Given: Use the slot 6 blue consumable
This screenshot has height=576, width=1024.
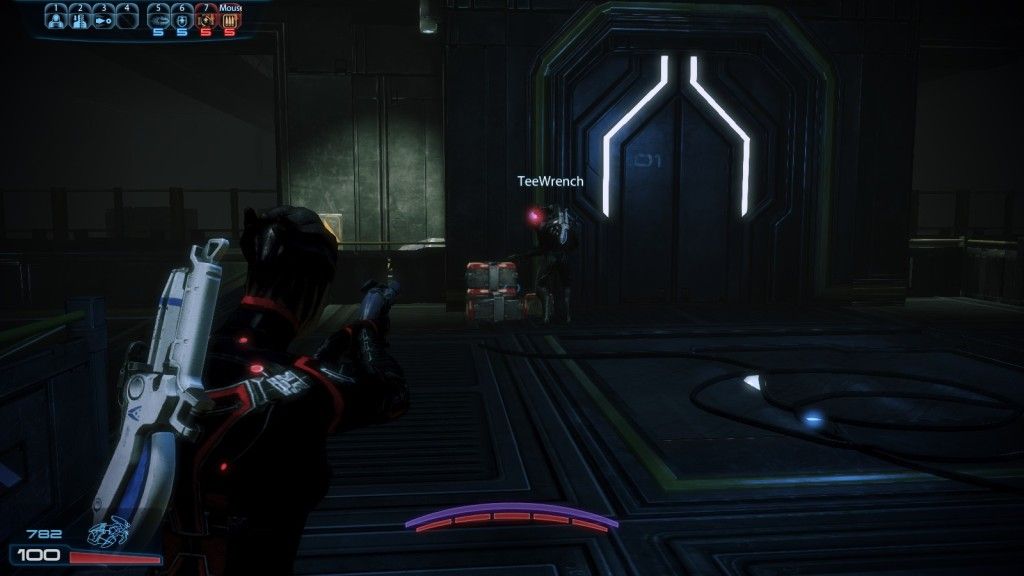Looking at the screenshot, I should point(182,20).
